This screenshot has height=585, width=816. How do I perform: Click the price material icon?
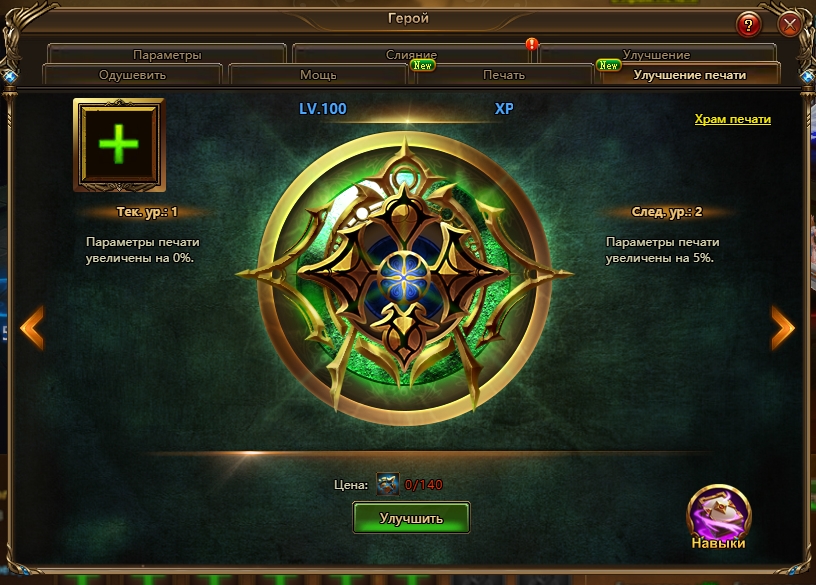click(387, 485)
